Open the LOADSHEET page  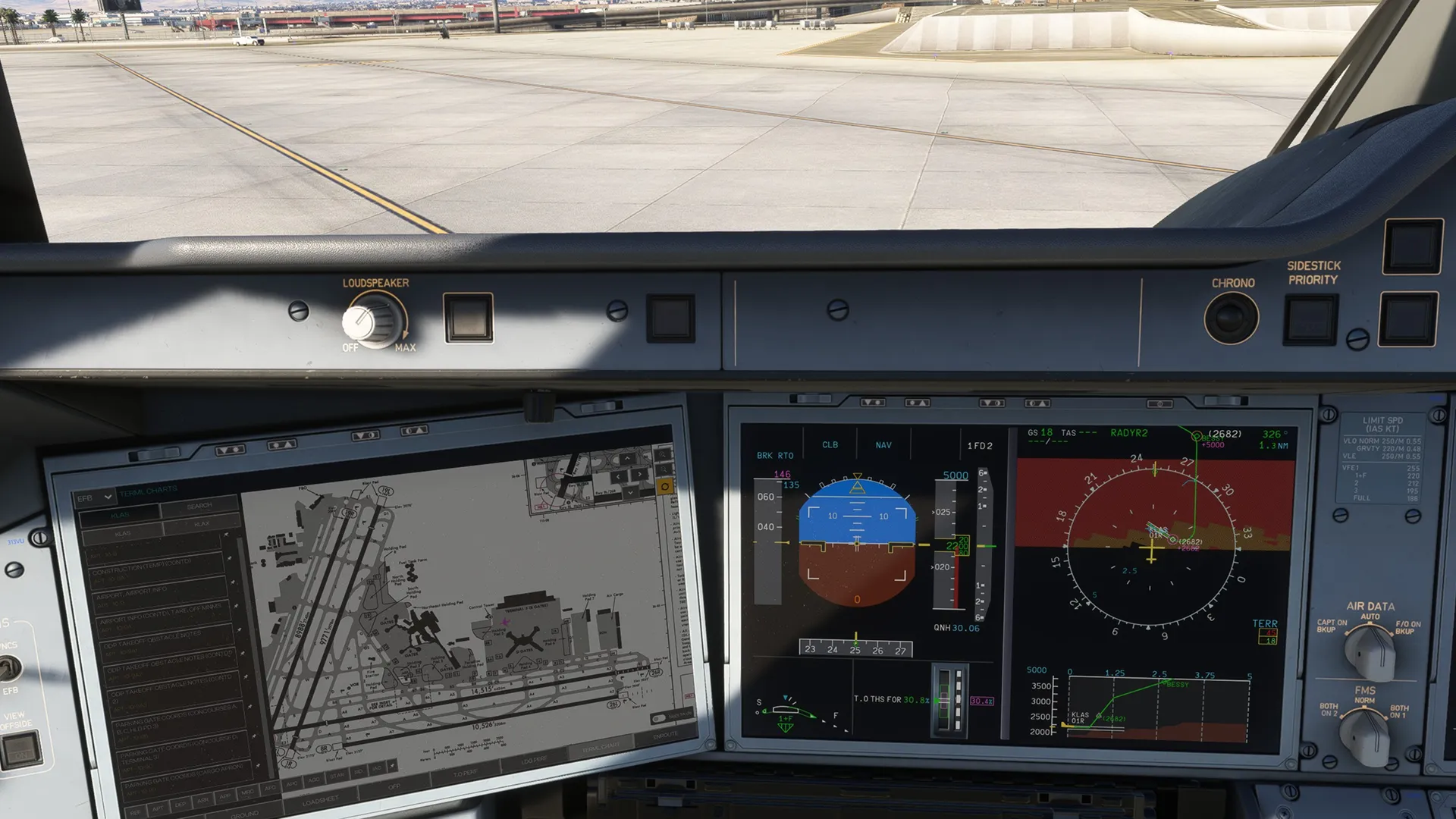(x=321, y=800)
